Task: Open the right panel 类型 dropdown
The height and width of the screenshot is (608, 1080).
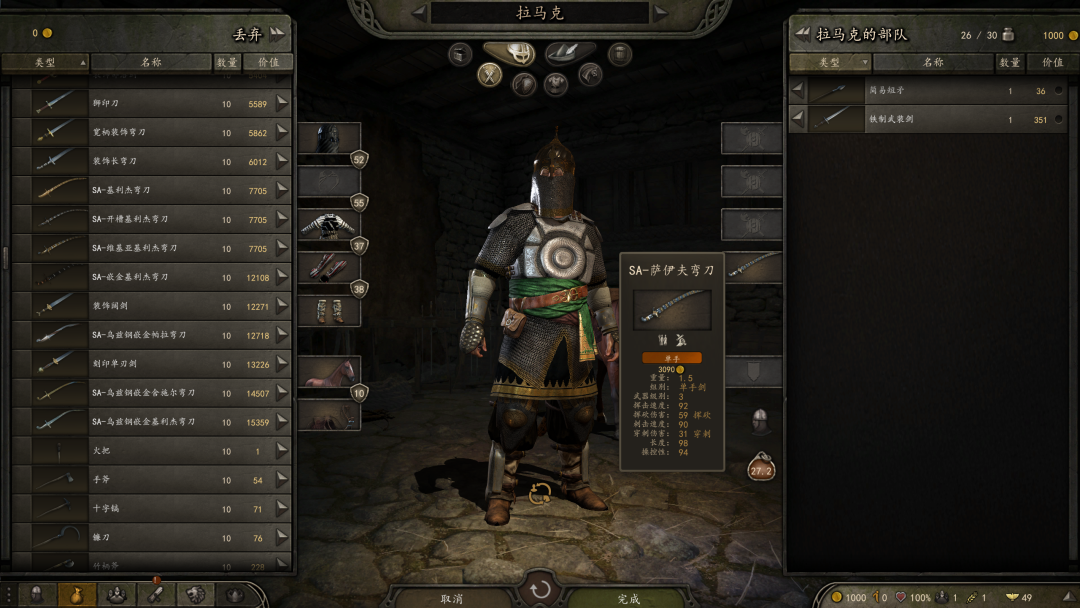Action: coord(831,62)
